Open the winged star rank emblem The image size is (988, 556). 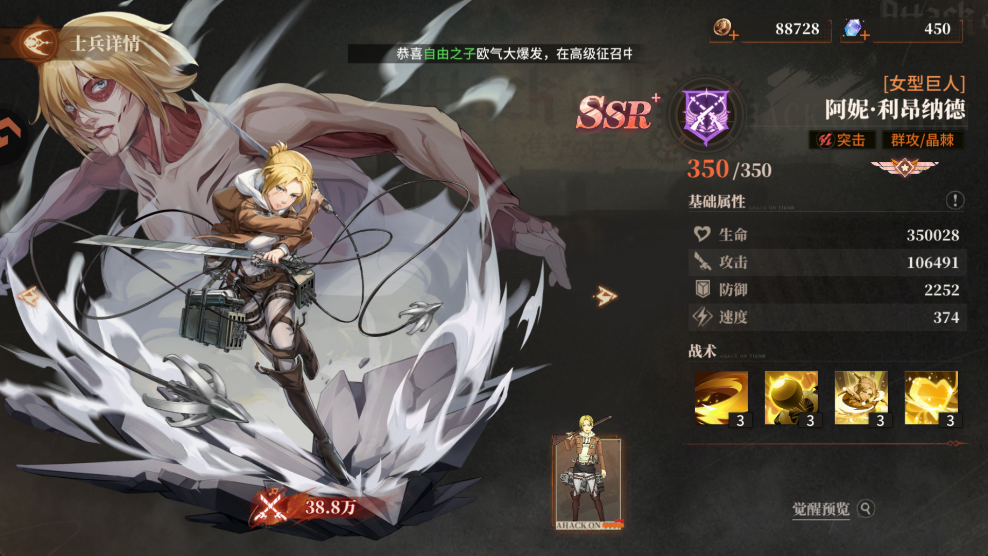895,166
